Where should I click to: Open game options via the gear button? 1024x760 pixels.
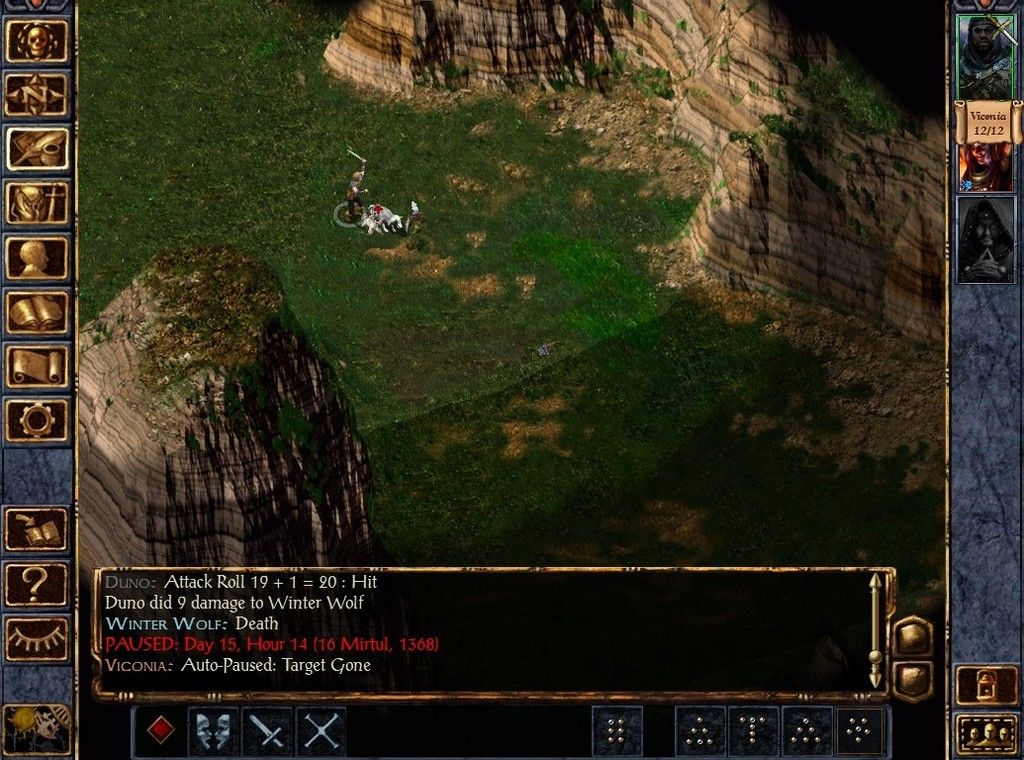coord(37,420)
